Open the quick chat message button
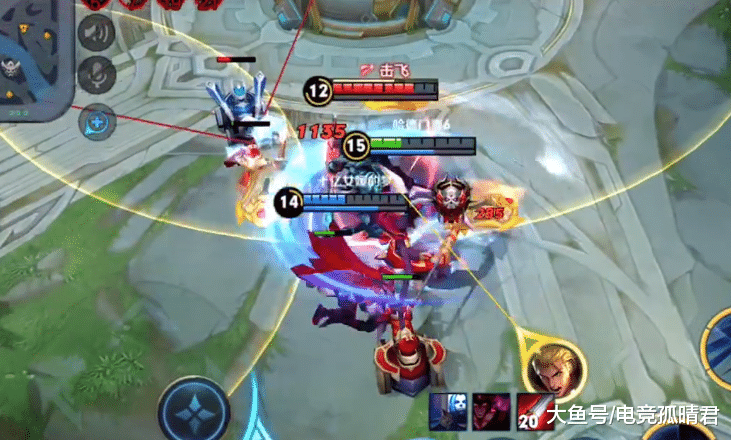Screen dimensions: 731x440 click(x=98, y=121)
